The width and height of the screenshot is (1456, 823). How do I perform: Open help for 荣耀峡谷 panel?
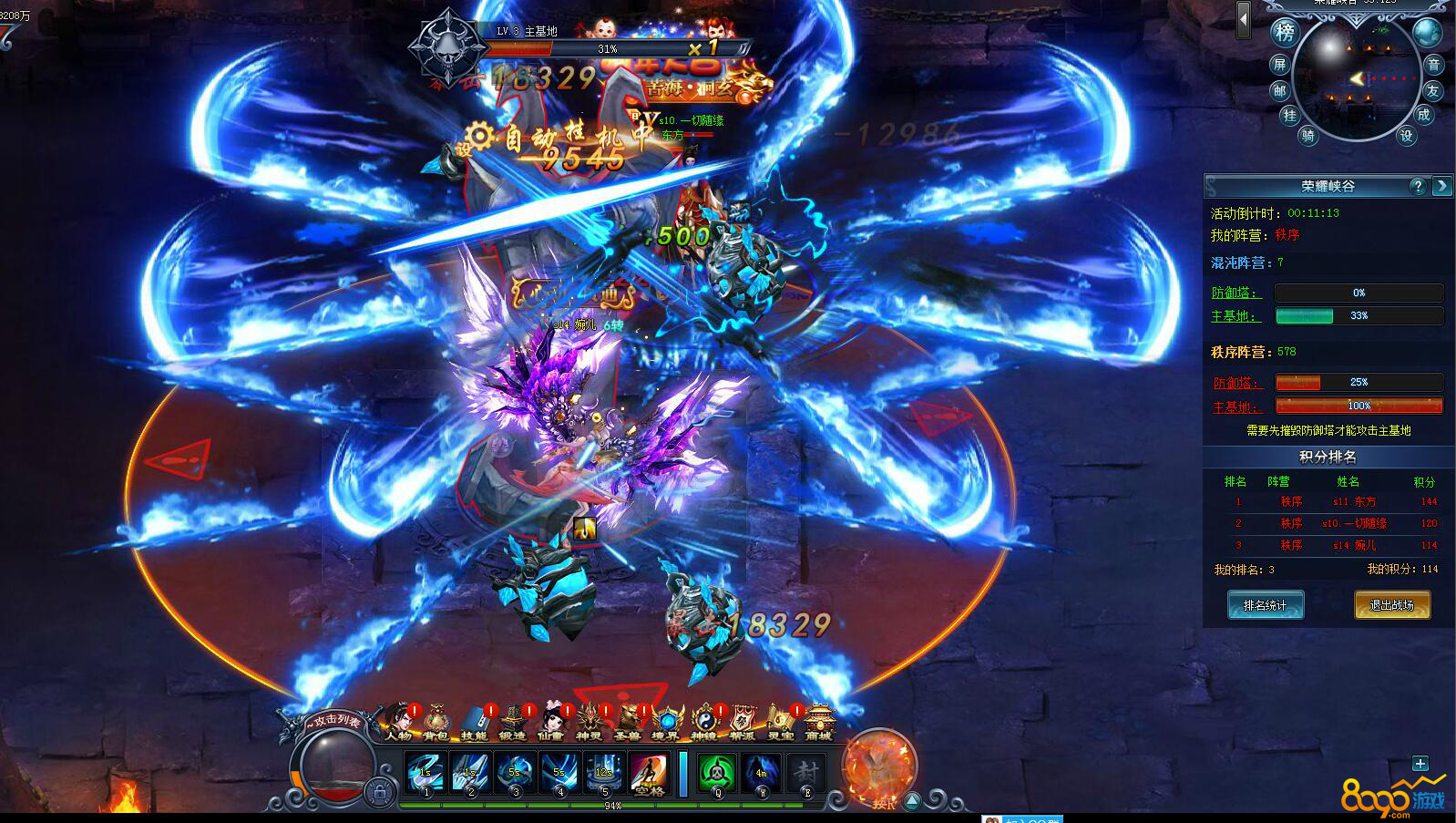[1417, 186]
